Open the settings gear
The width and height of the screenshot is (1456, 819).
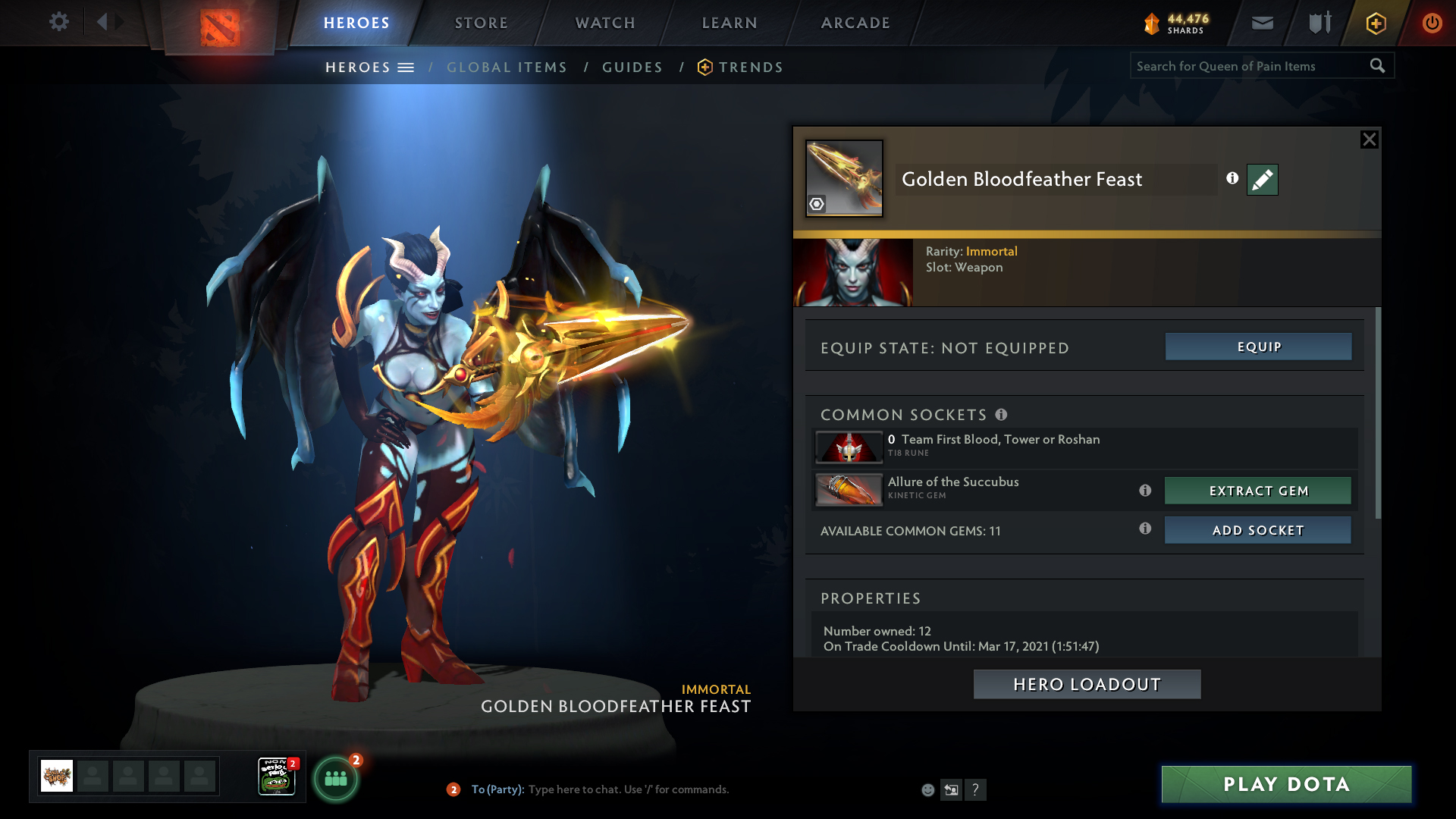pos(58,21)
